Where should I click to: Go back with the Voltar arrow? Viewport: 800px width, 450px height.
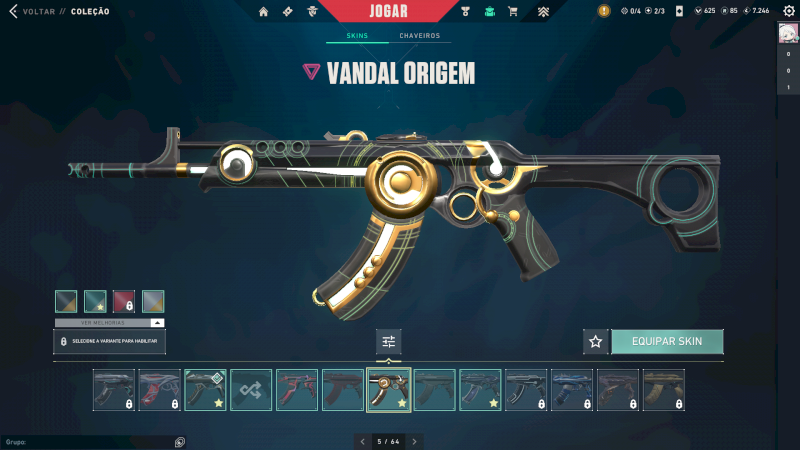point(13,12)
